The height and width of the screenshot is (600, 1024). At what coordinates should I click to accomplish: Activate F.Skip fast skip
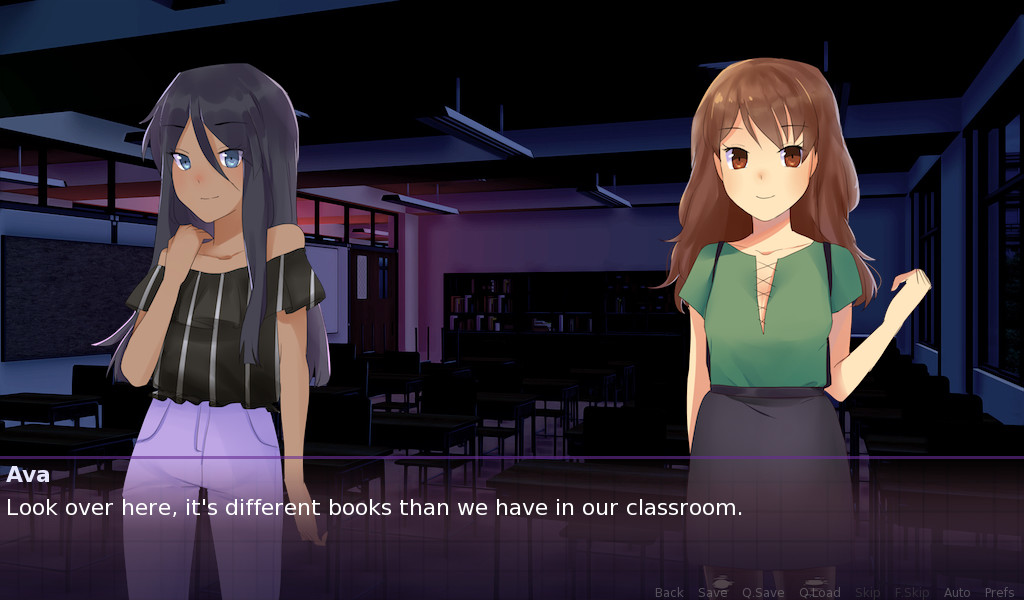coord(911,592)
